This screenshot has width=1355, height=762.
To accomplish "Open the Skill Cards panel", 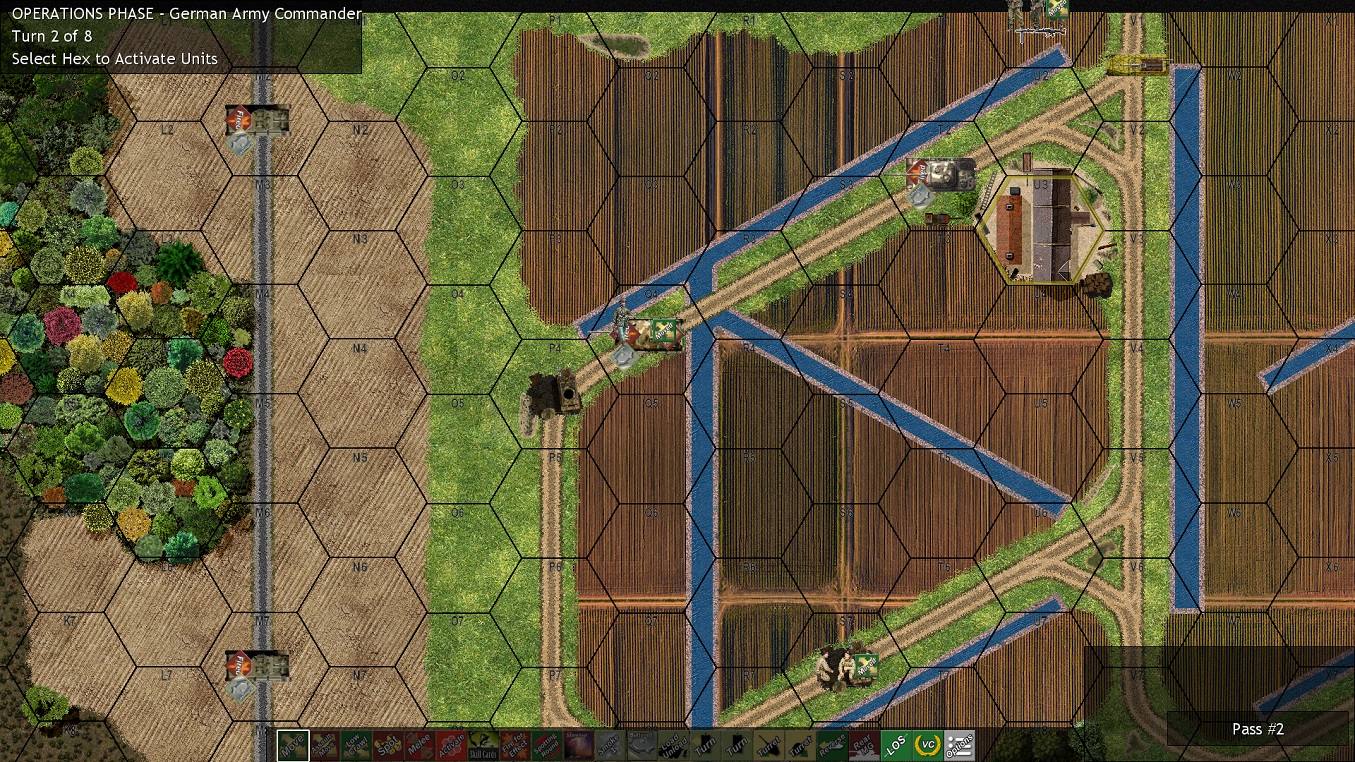I will (484, 745).
